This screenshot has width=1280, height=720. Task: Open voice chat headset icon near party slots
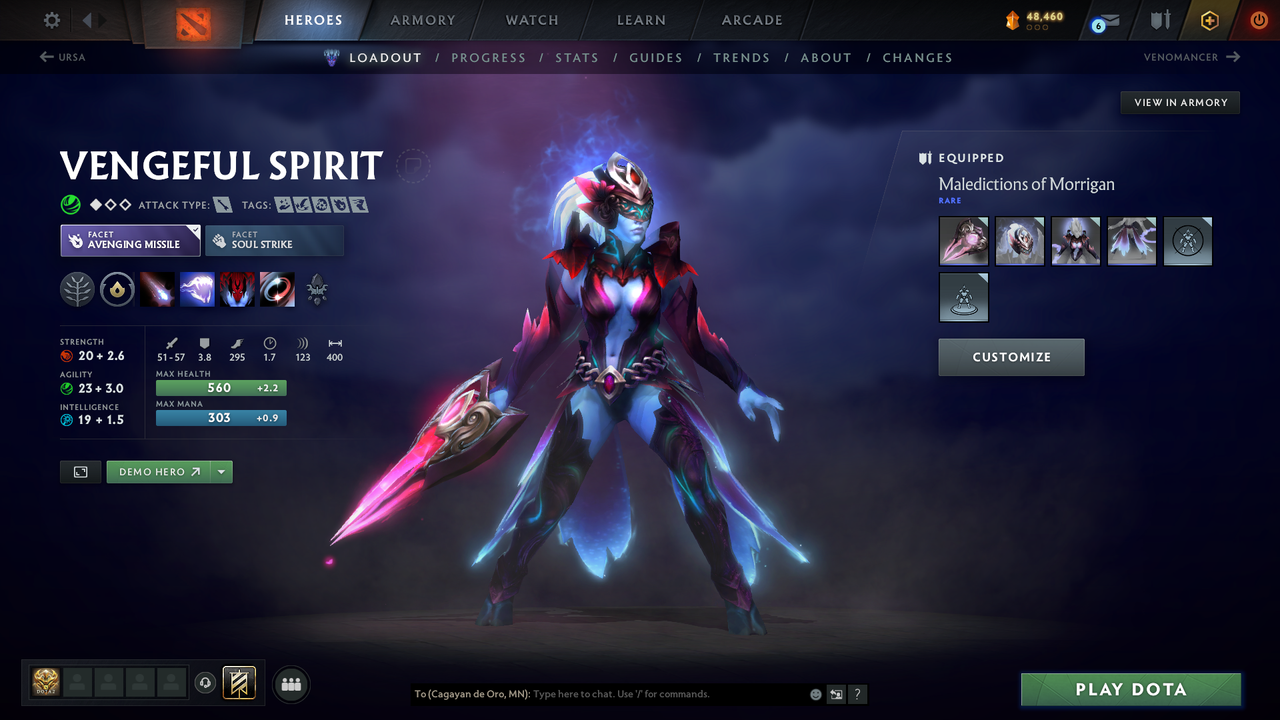207,683
